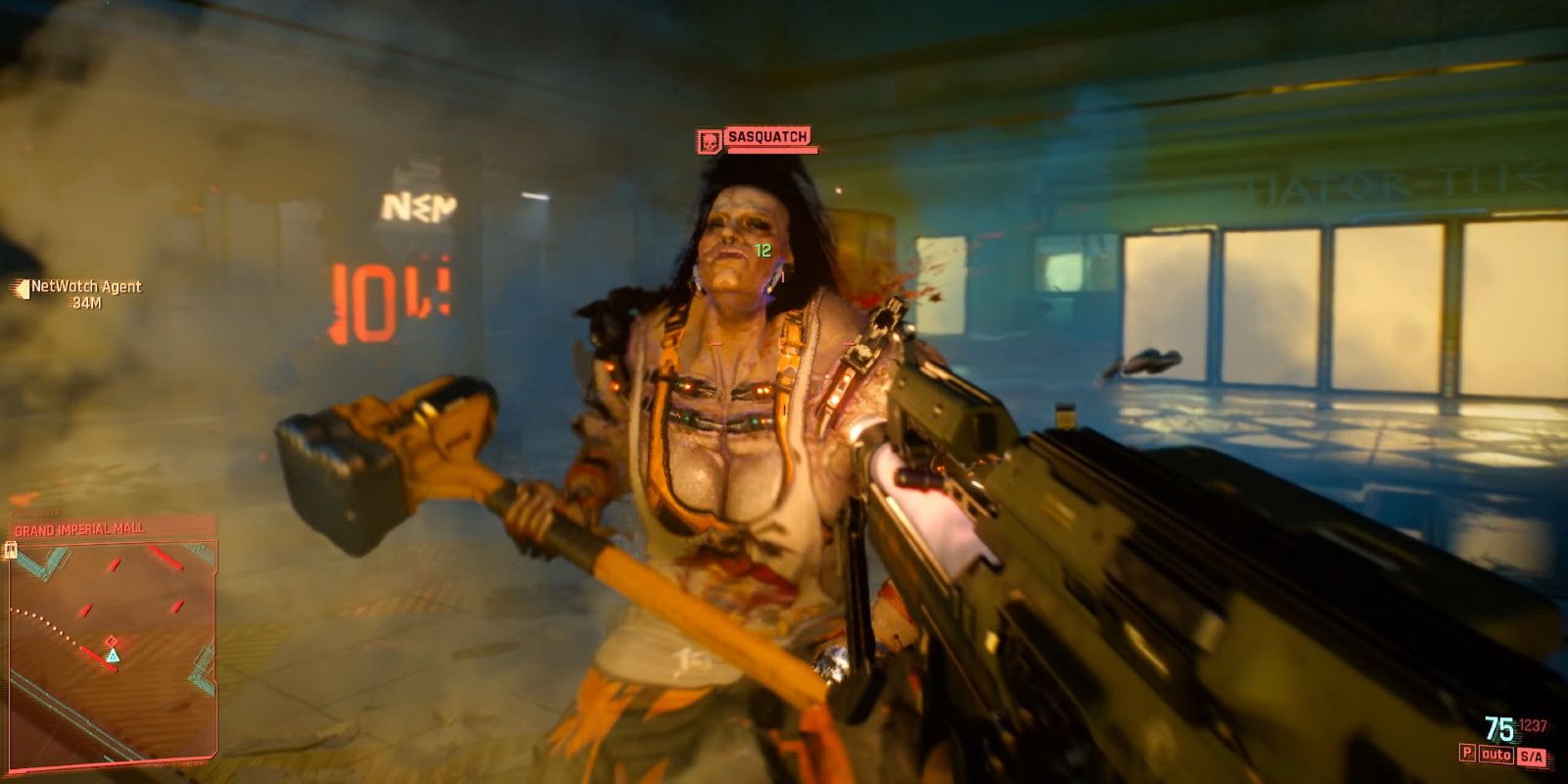Click the player triangle marker on minimap
The image size is (1568, 784).
[x=114, y=656]
